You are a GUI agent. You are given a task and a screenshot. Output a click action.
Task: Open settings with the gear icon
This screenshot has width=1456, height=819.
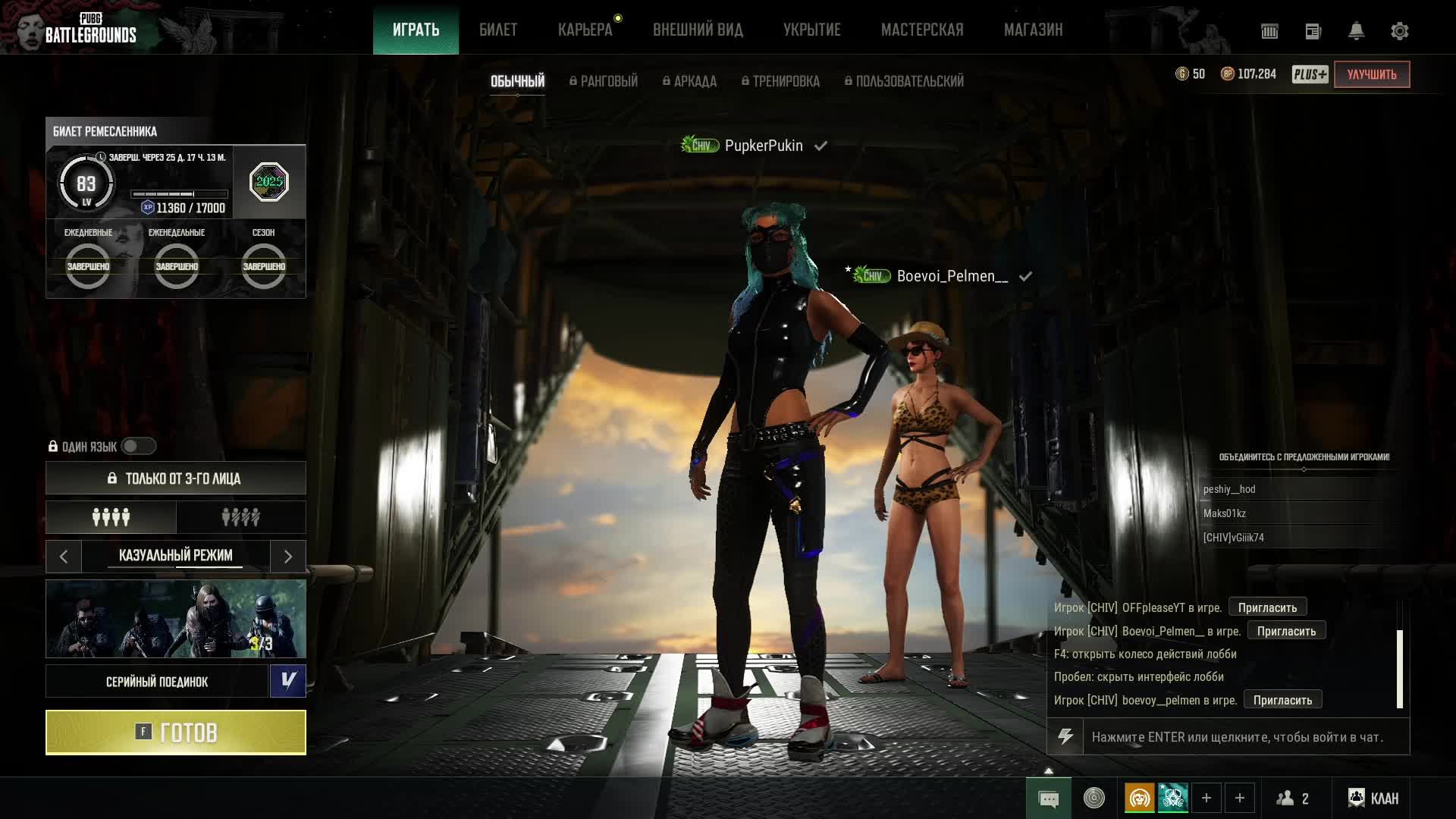point(1399,31)
